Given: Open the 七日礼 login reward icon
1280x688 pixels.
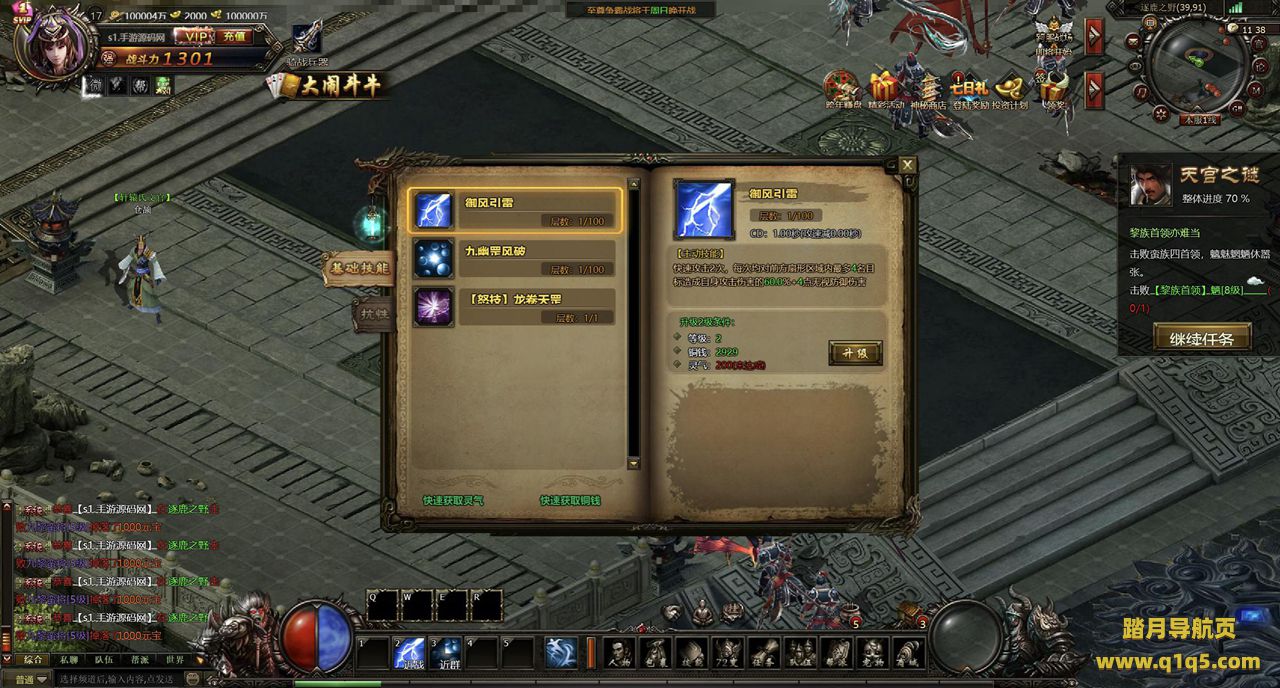Looking at the screenshot, I should (x=969, y=91).
